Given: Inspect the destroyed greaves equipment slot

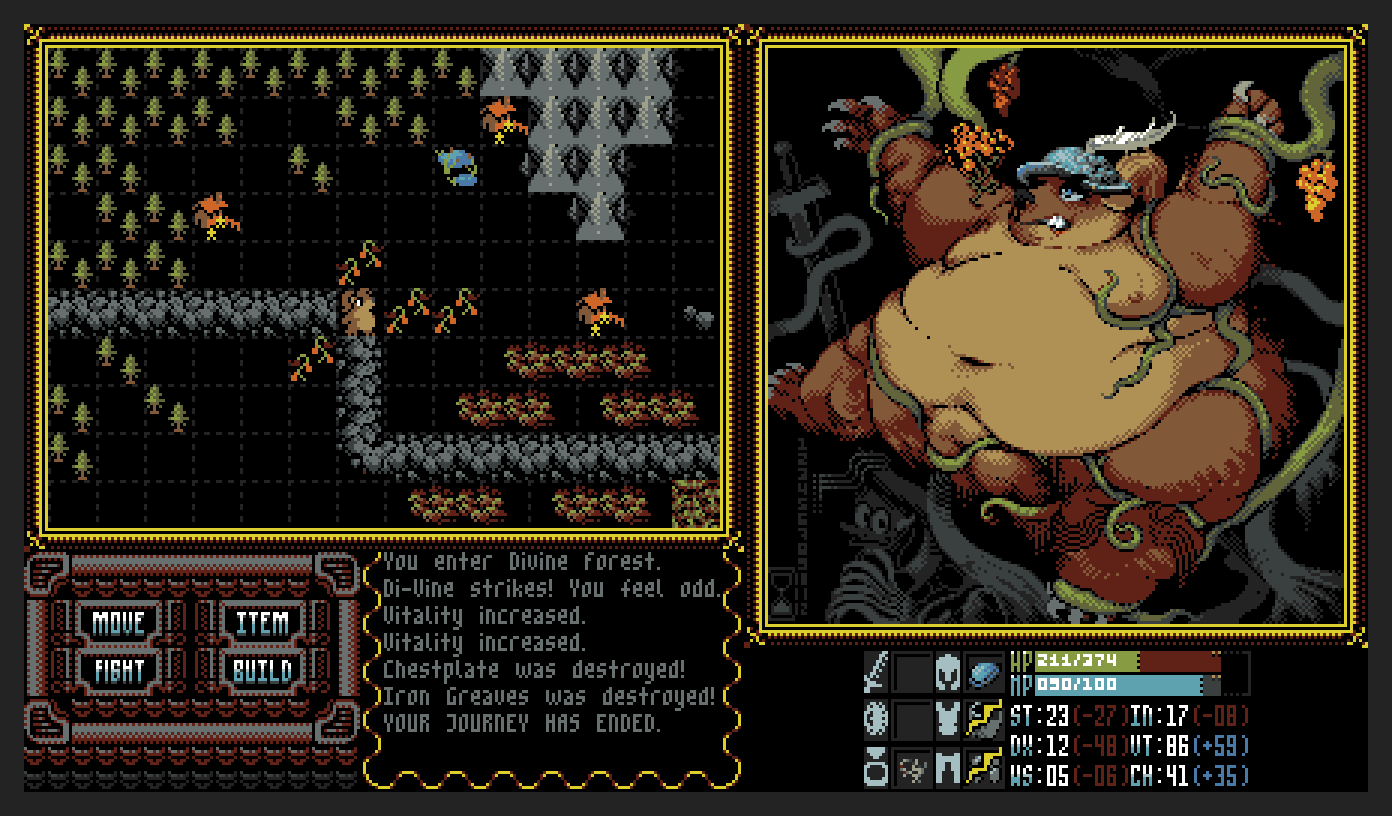Looking at the screenshot, I should tap(984, 767).
